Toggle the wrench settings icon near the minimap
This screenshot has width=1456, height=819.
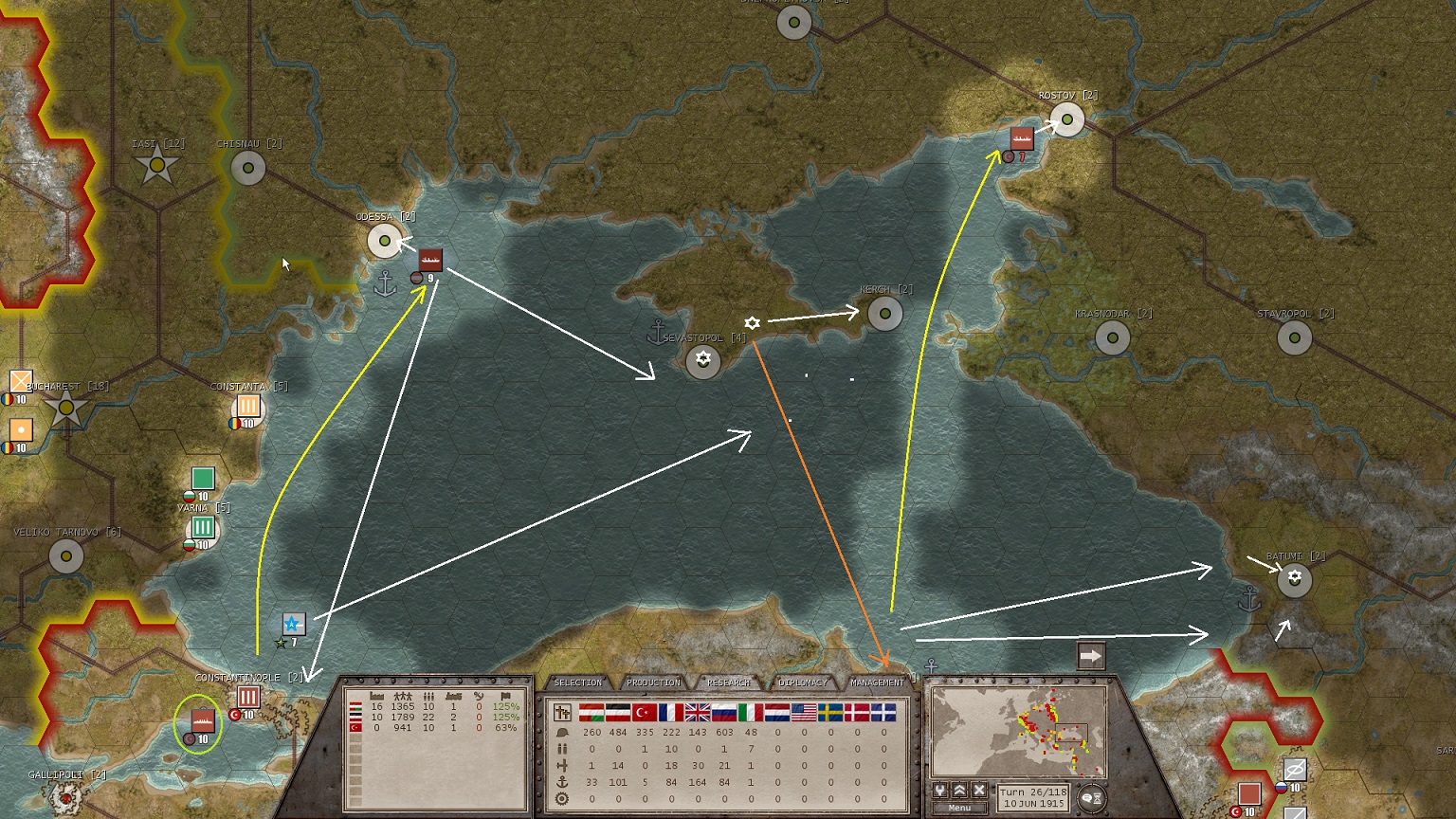tap(940, 792)
